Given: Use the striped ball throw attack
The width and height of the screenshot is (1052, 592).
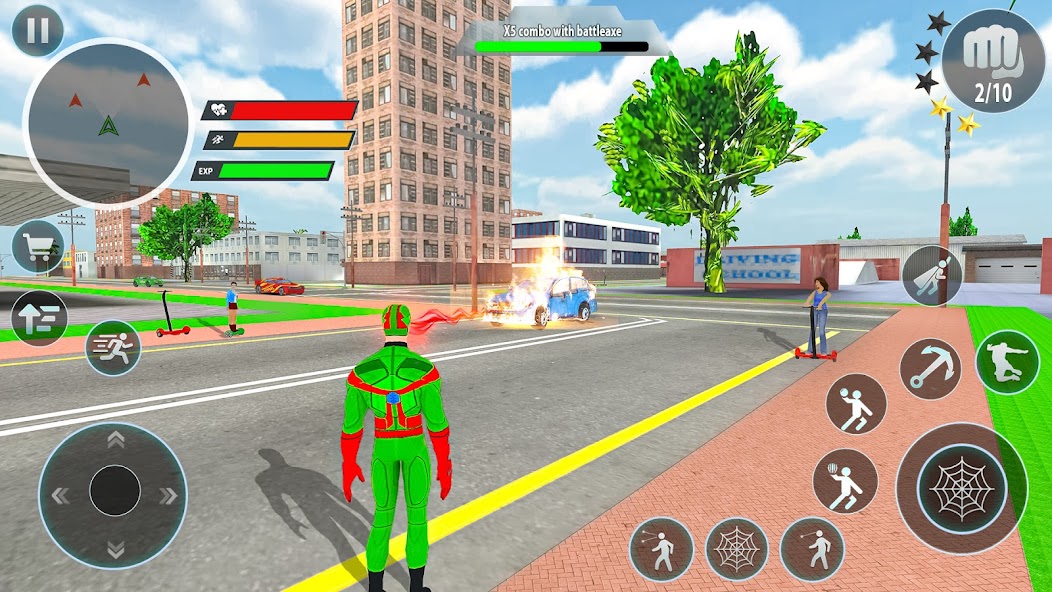Looking at the screenshot, I should (x=845, y=481).
